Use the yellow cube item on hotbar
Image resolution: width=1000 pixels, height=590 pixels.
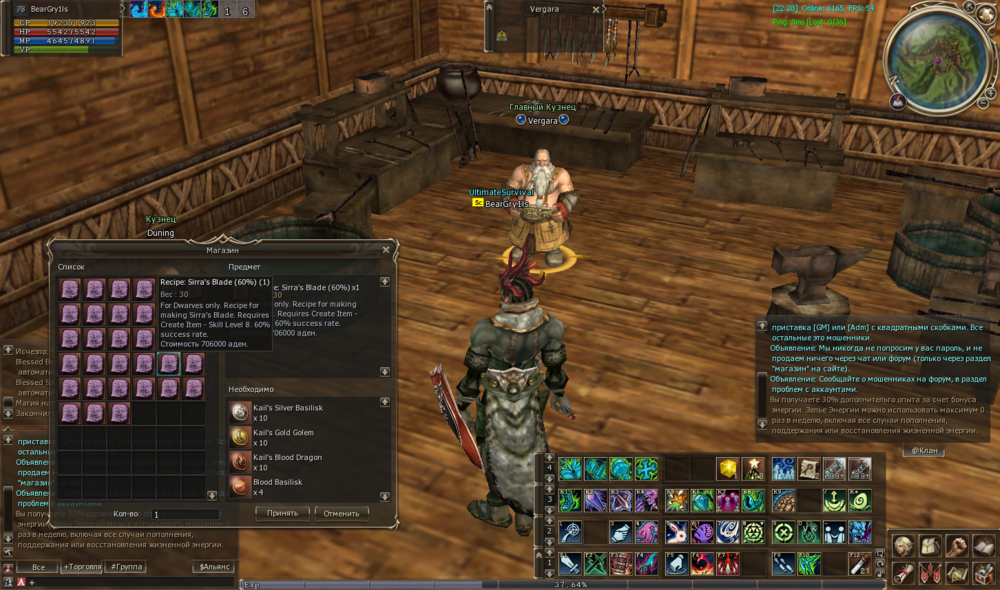[727, 468]
